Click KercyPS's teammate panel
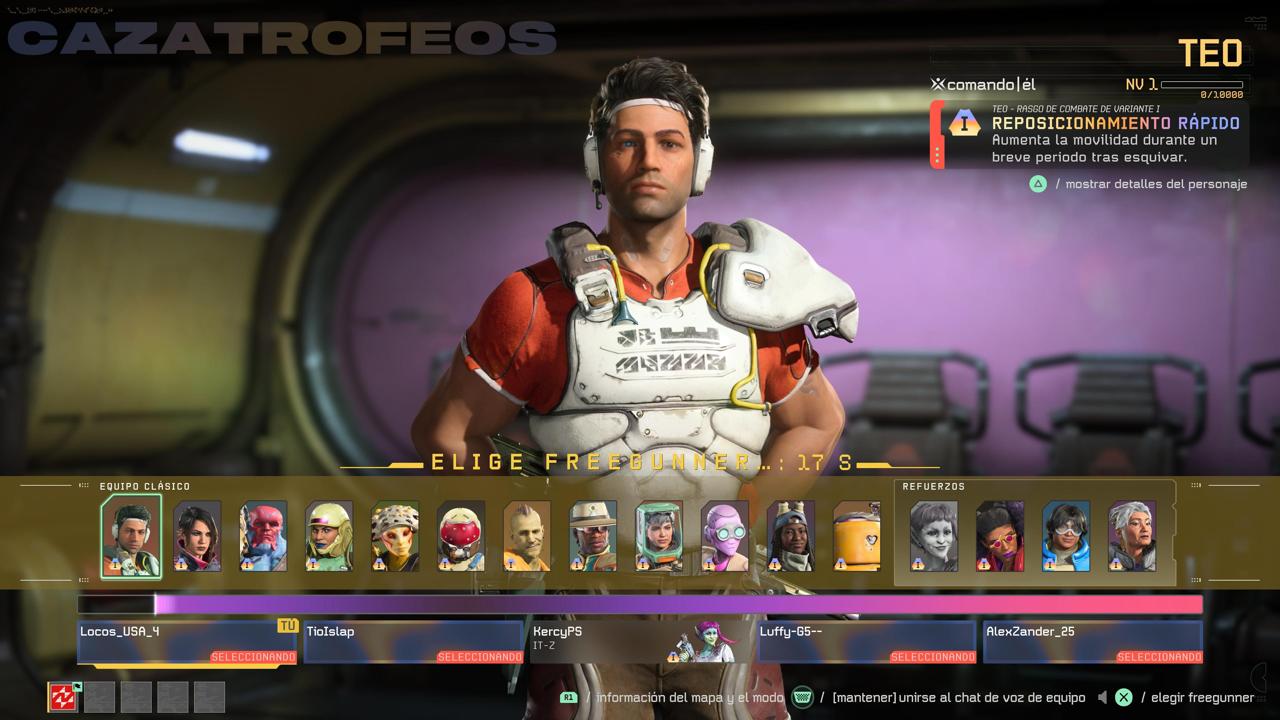The image size is (1280, 720). point(640,641)
